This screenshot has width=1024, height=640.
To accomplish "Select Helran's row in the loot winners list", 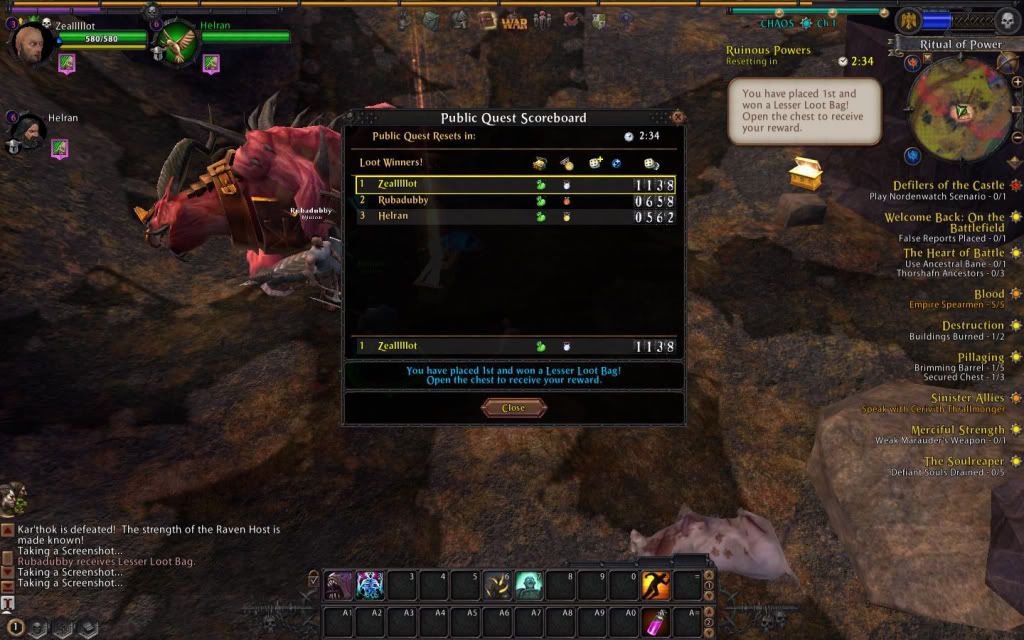I will pos(515,217).
